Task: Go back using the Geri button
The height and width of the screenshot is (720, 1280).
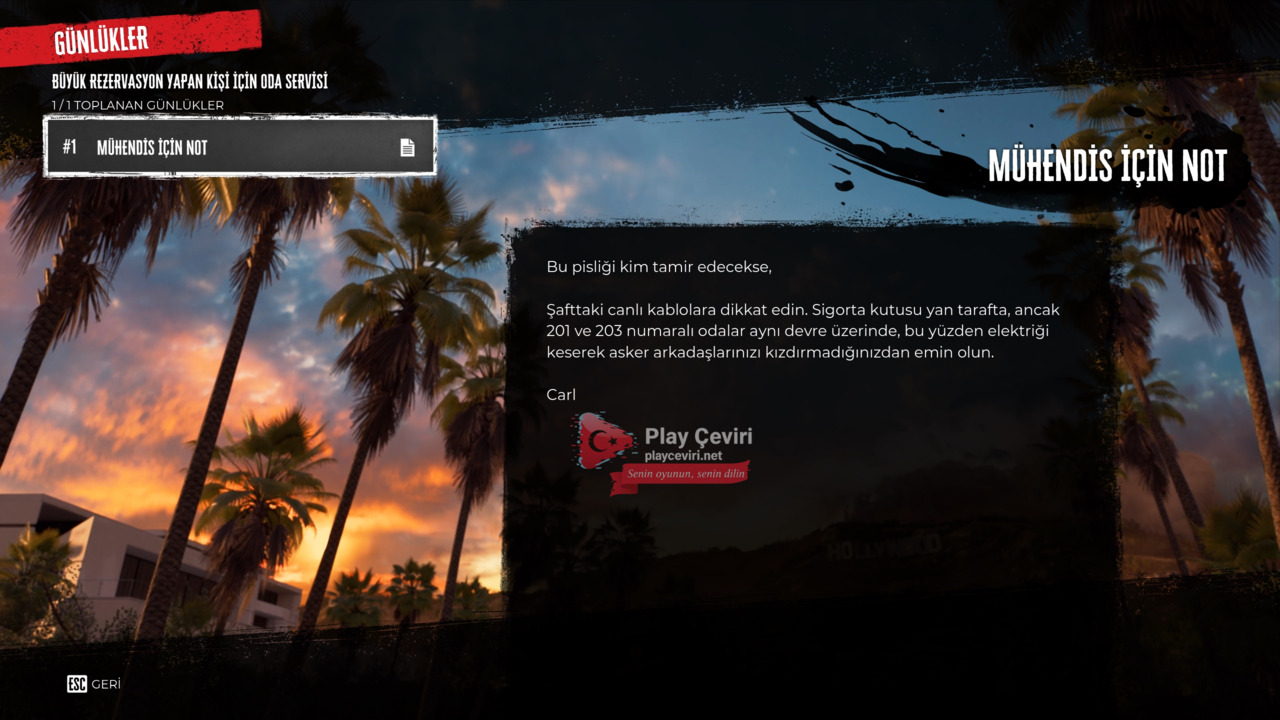Action: click(x=94, y=684)
